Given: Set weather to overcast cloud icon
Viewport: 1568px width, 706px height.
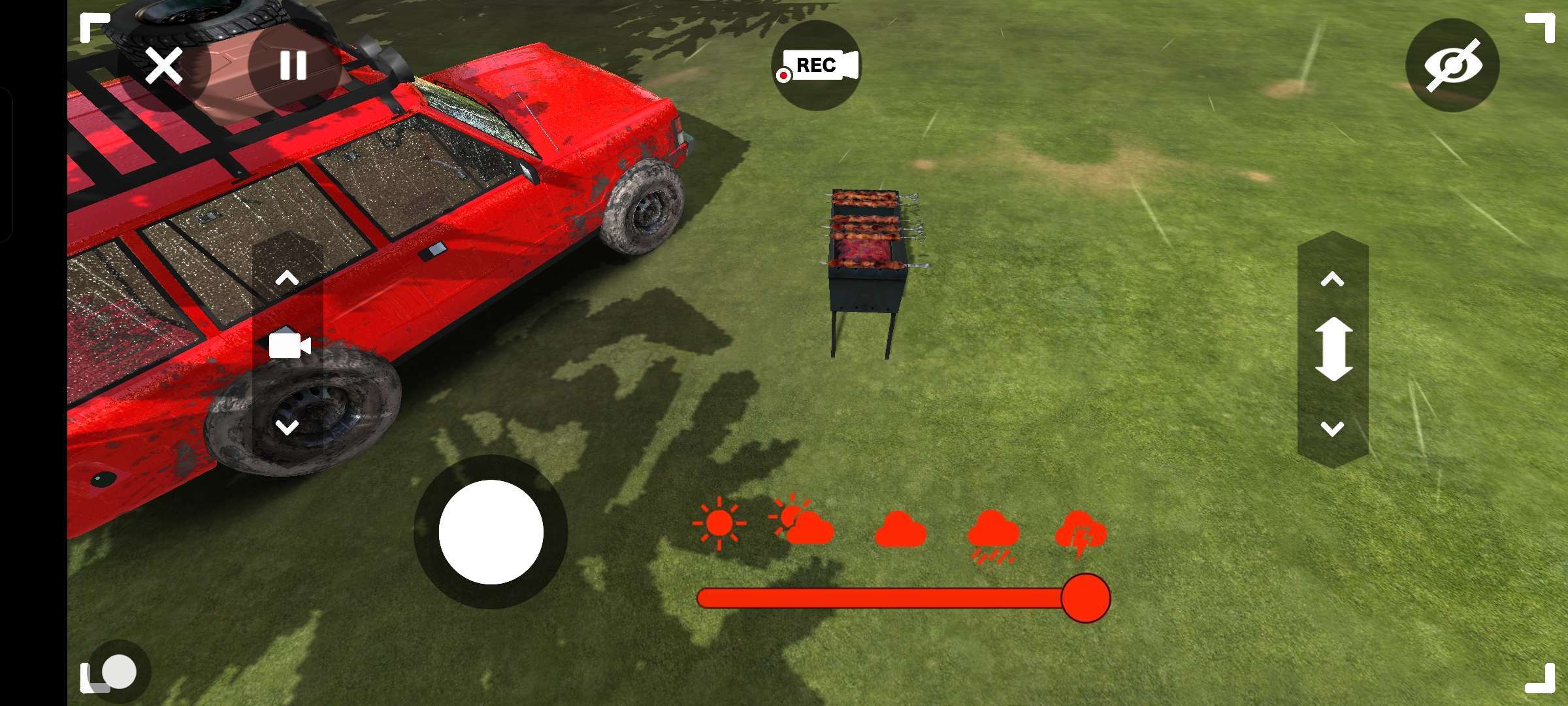Looking at the screenshot, I should (x=900, y=530).
